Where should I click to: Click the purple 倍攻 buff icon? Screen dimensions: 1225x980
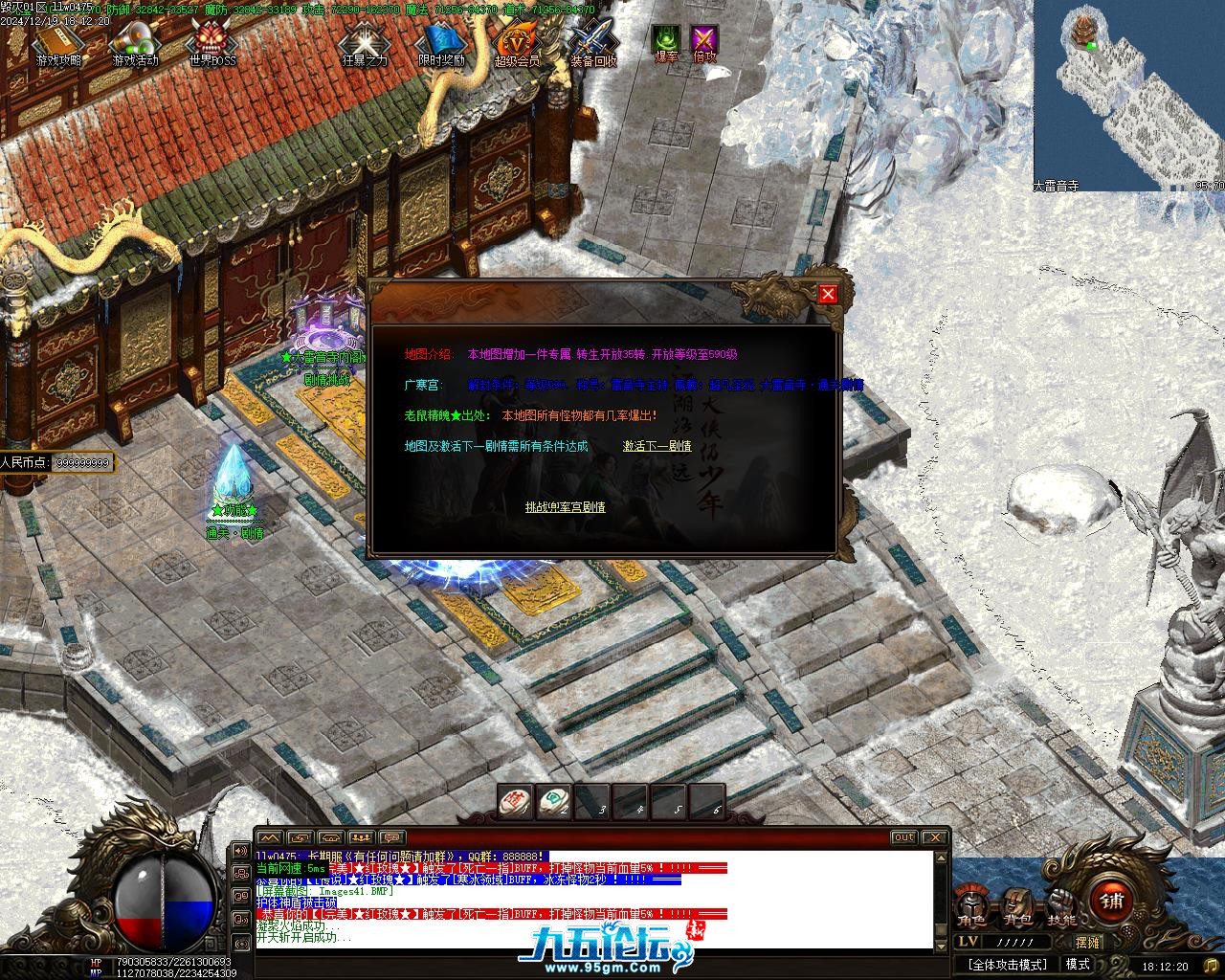(x=704, y=41)
